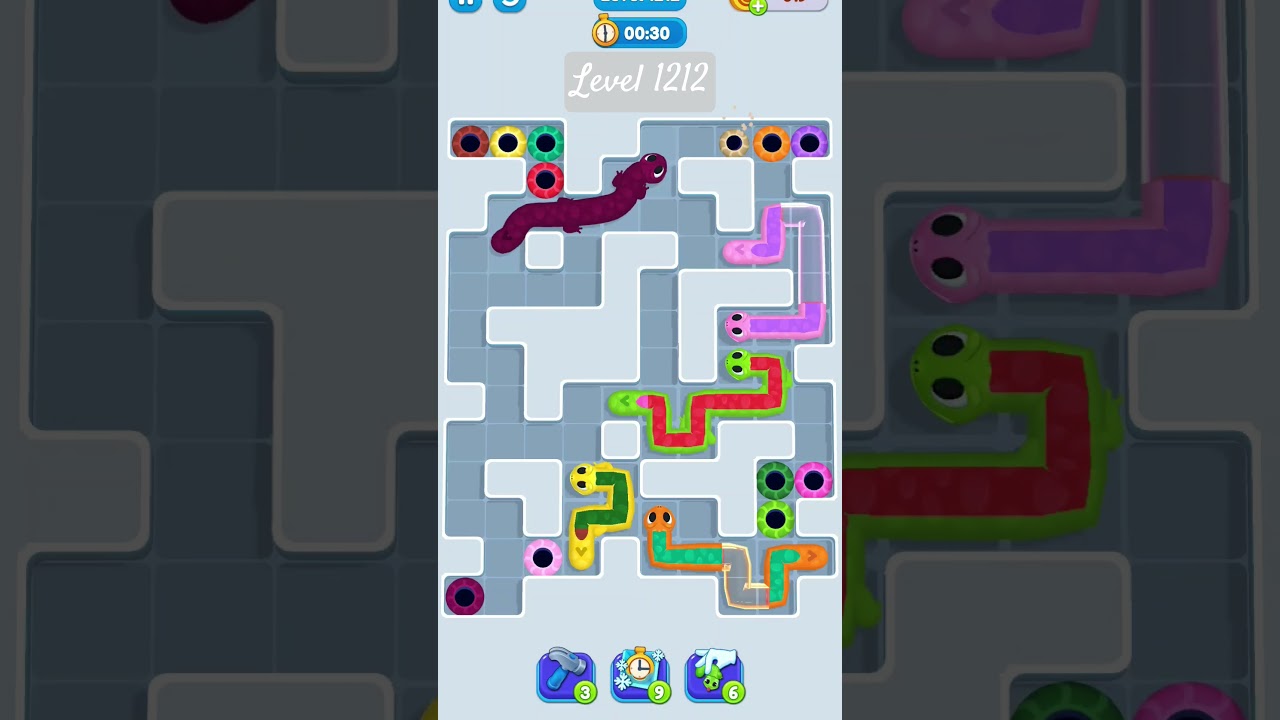1280x720 pixels.
Task: Restart the current level
Action: point(510,5)
